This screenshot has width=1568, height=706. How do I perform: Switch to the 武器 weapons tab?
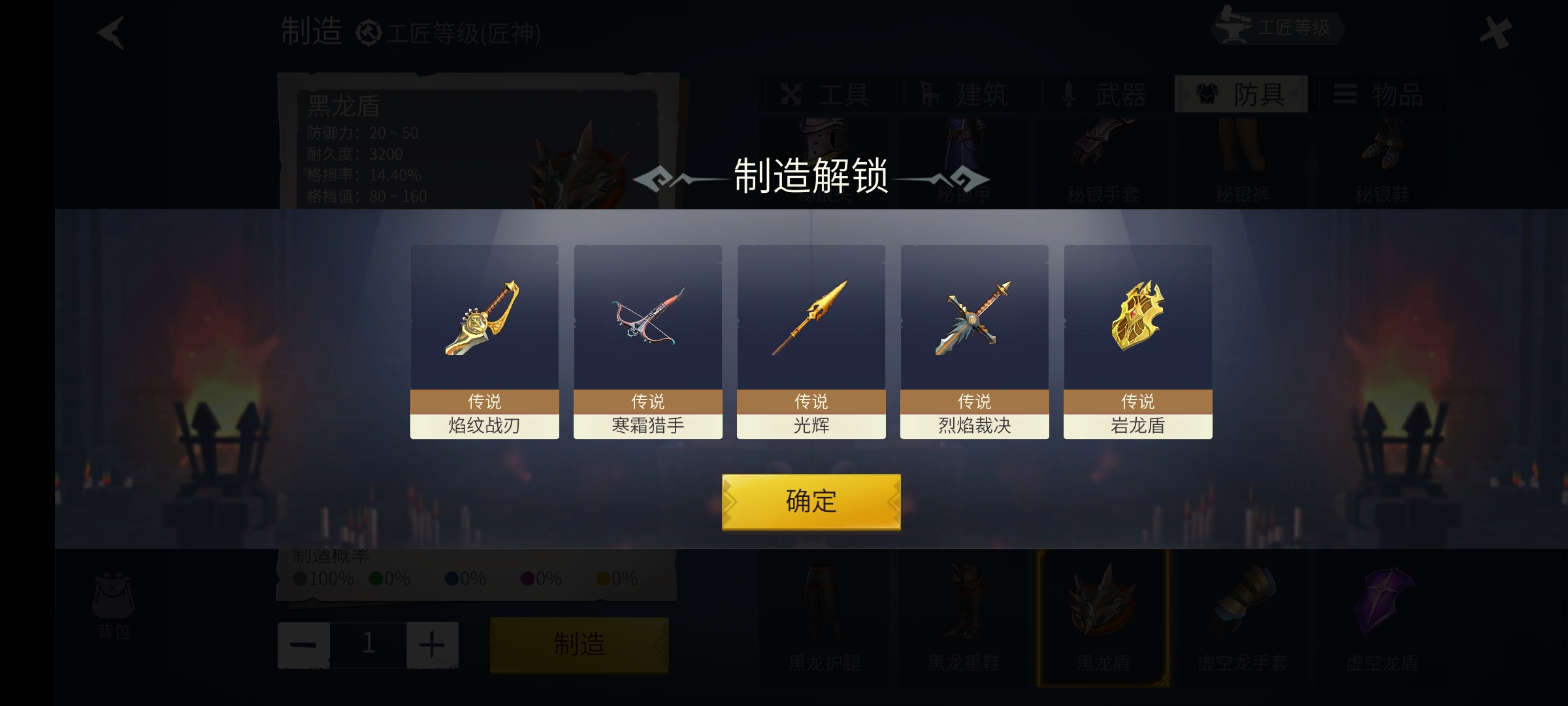pyautogui.click(x=1105, y=95)
